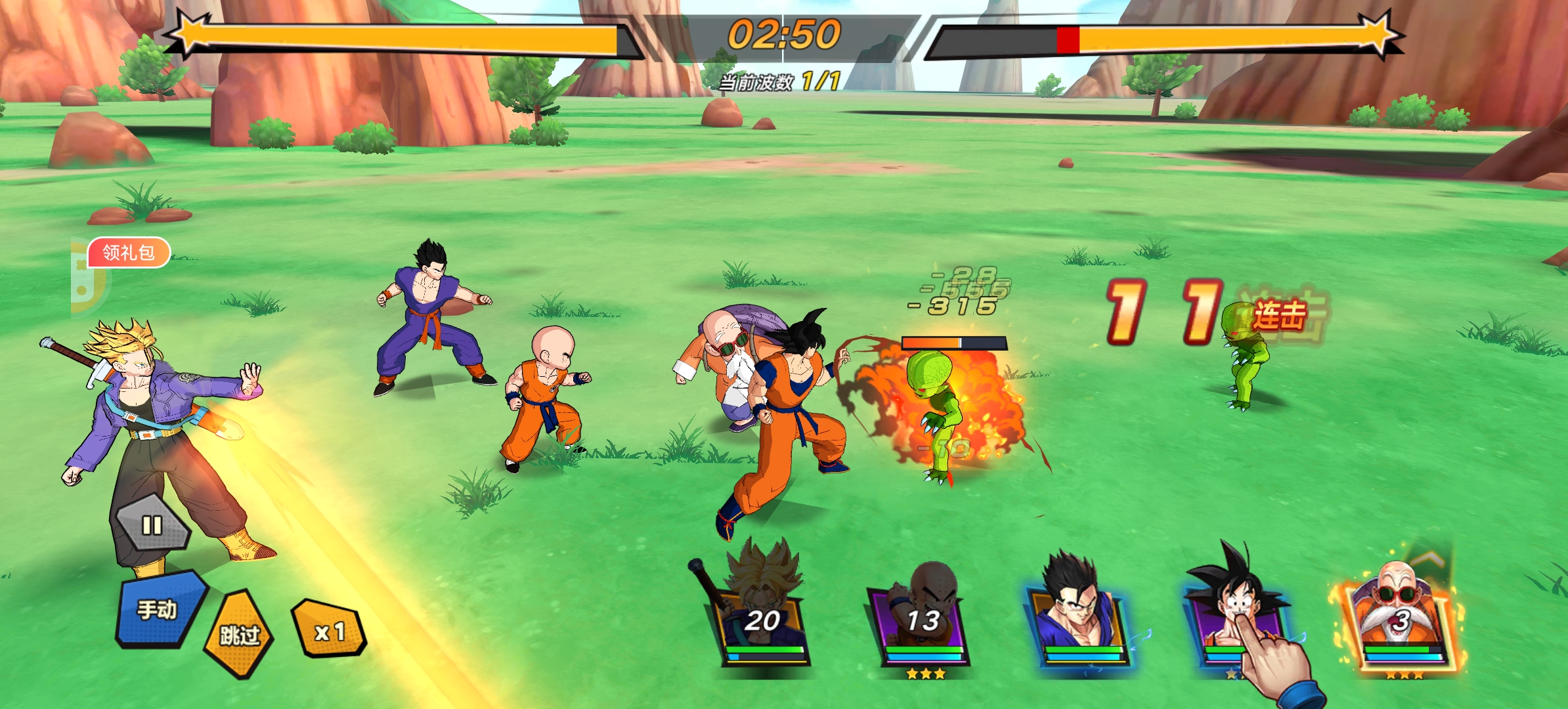Change the x1 battle speed
The image size is (1568, 709).
click(330, 631)
